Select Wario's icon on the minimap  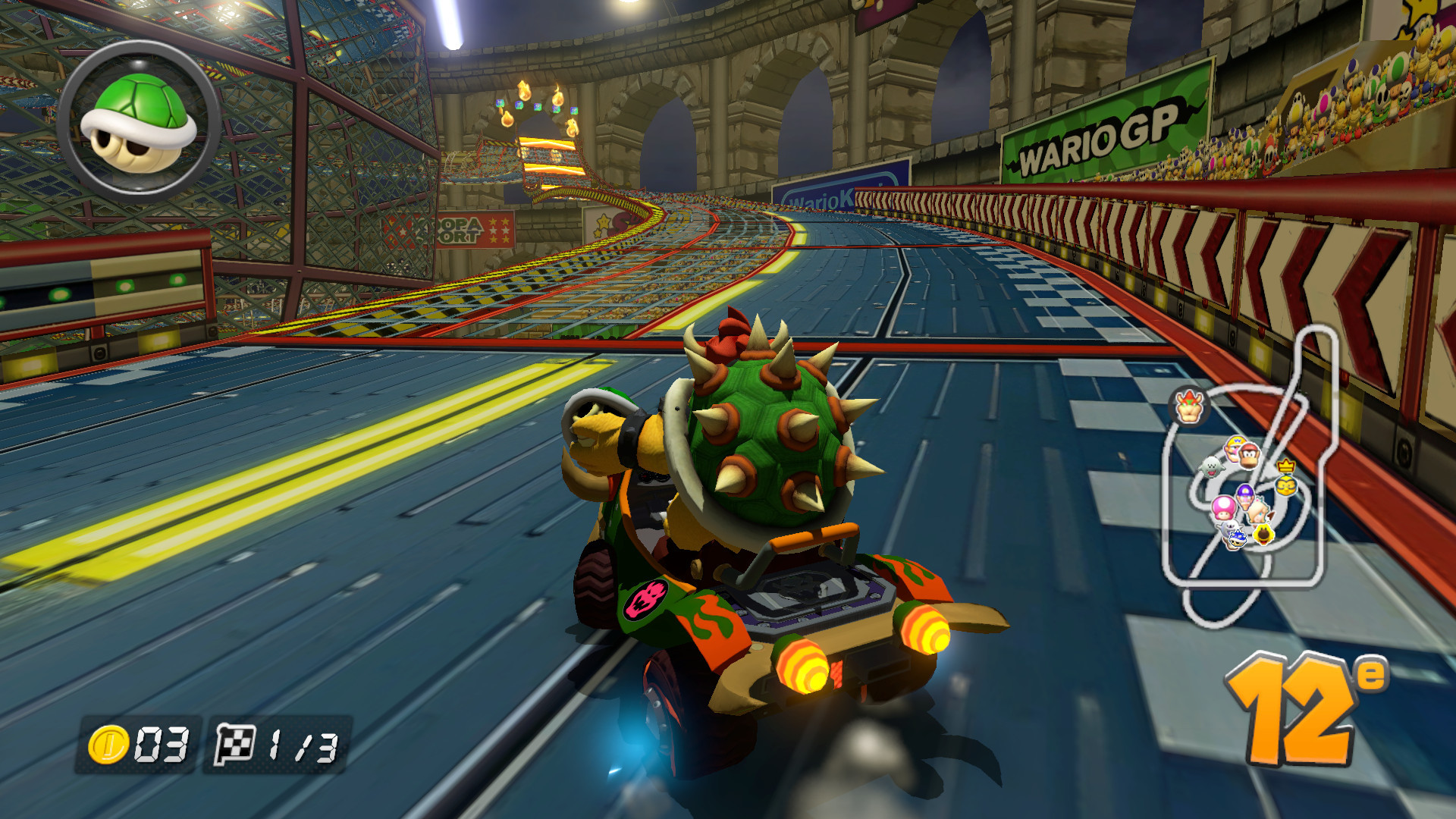(1234, 448)
